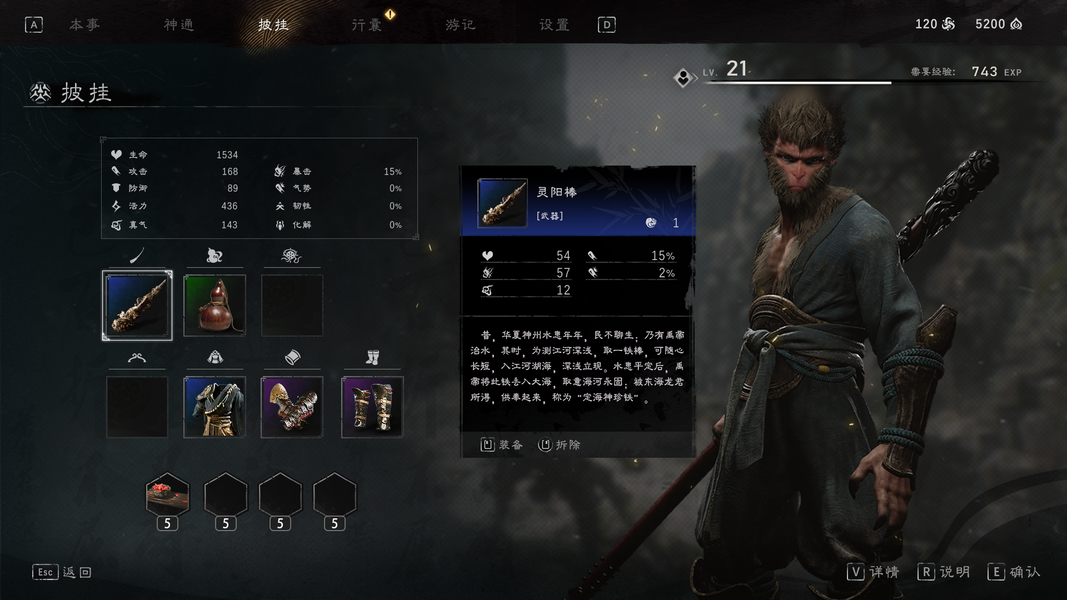Open the 神通 tab
Viewport: 1067px width, 600px height.
coord(179,25)
